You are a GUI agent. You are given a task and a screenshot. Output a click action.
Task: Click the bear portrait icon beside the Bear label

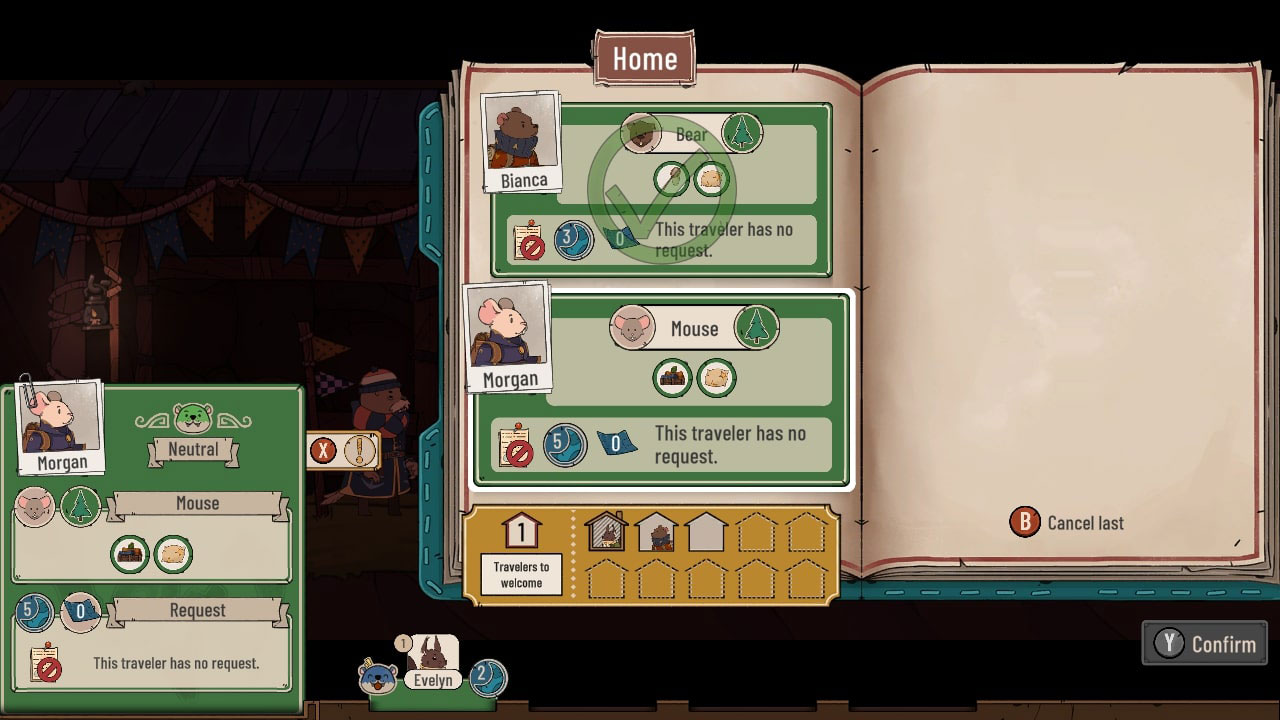(x=639, y=131)
